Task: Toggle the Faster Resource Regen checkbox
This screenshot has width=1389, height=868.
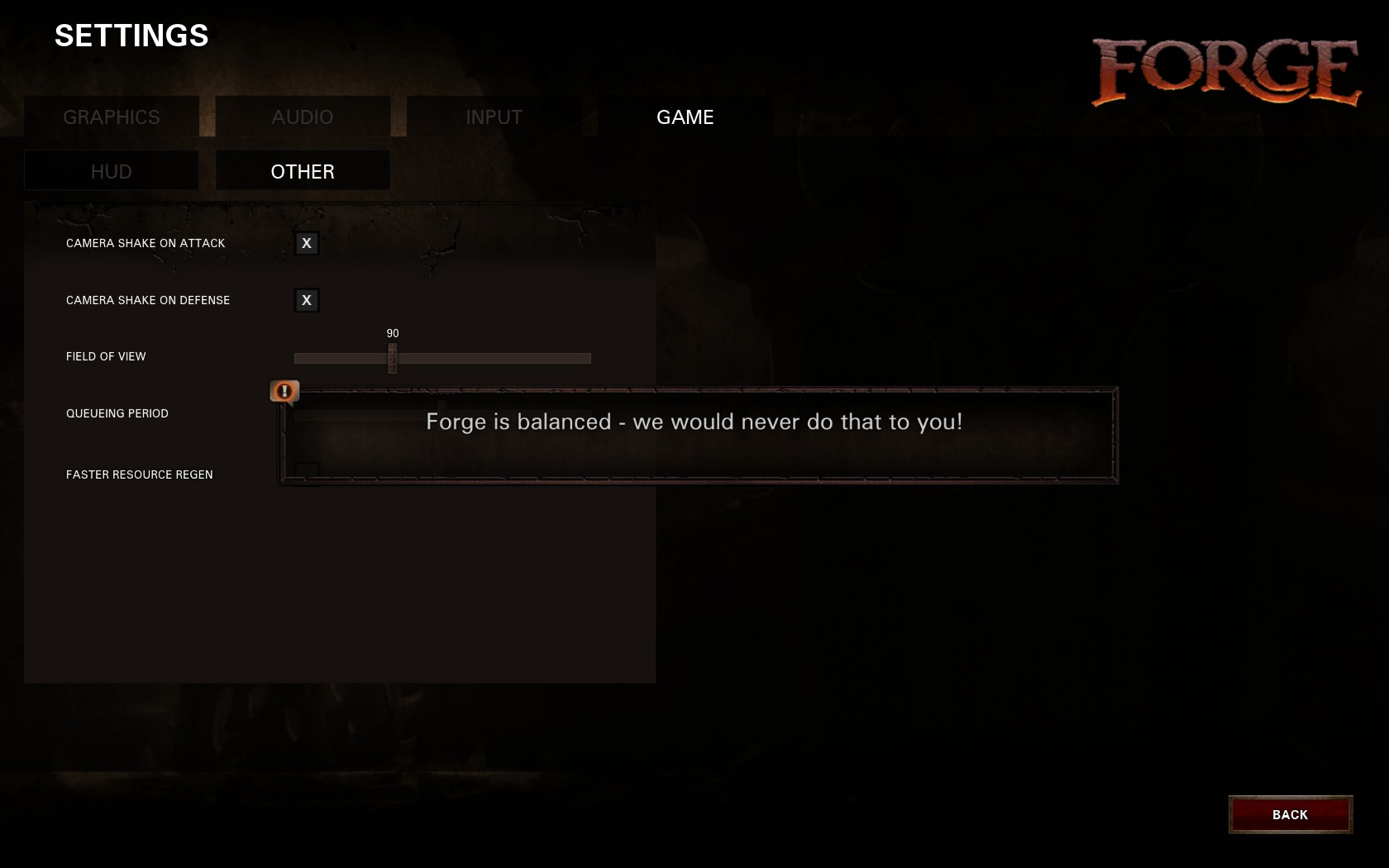Action: [306, 469]
